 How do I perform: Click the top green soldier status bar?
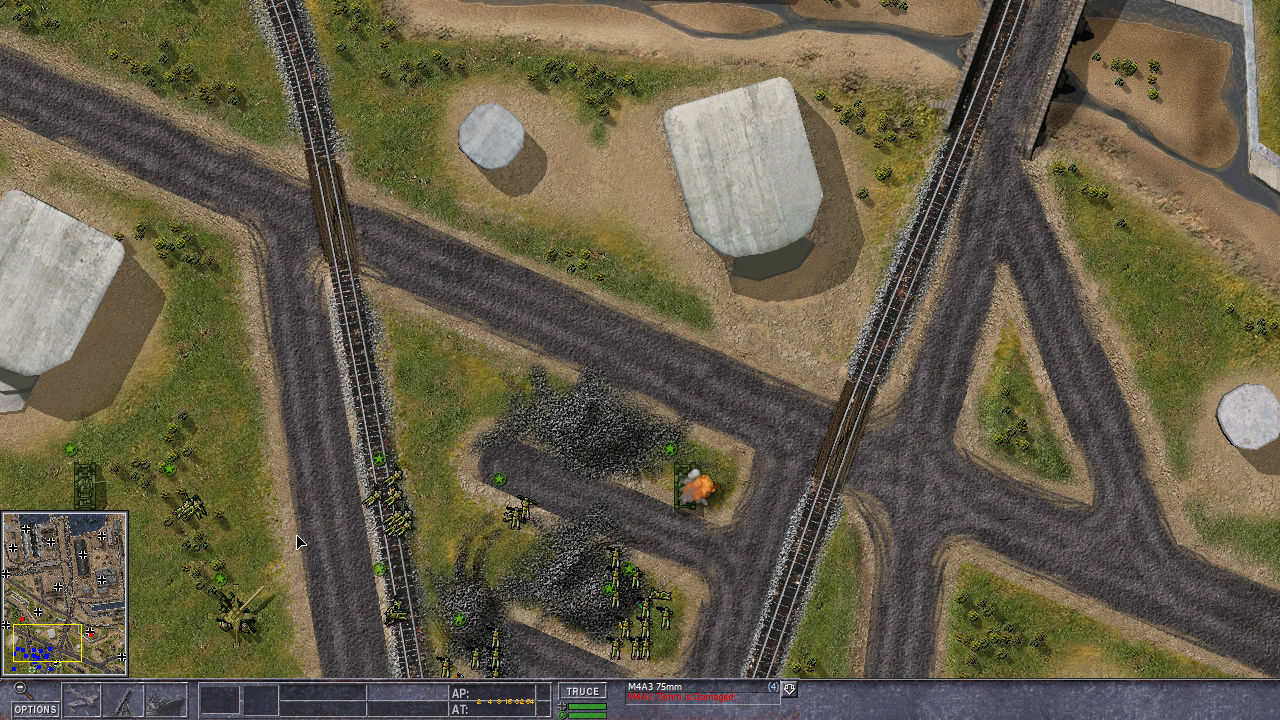(x=586, y=706)
